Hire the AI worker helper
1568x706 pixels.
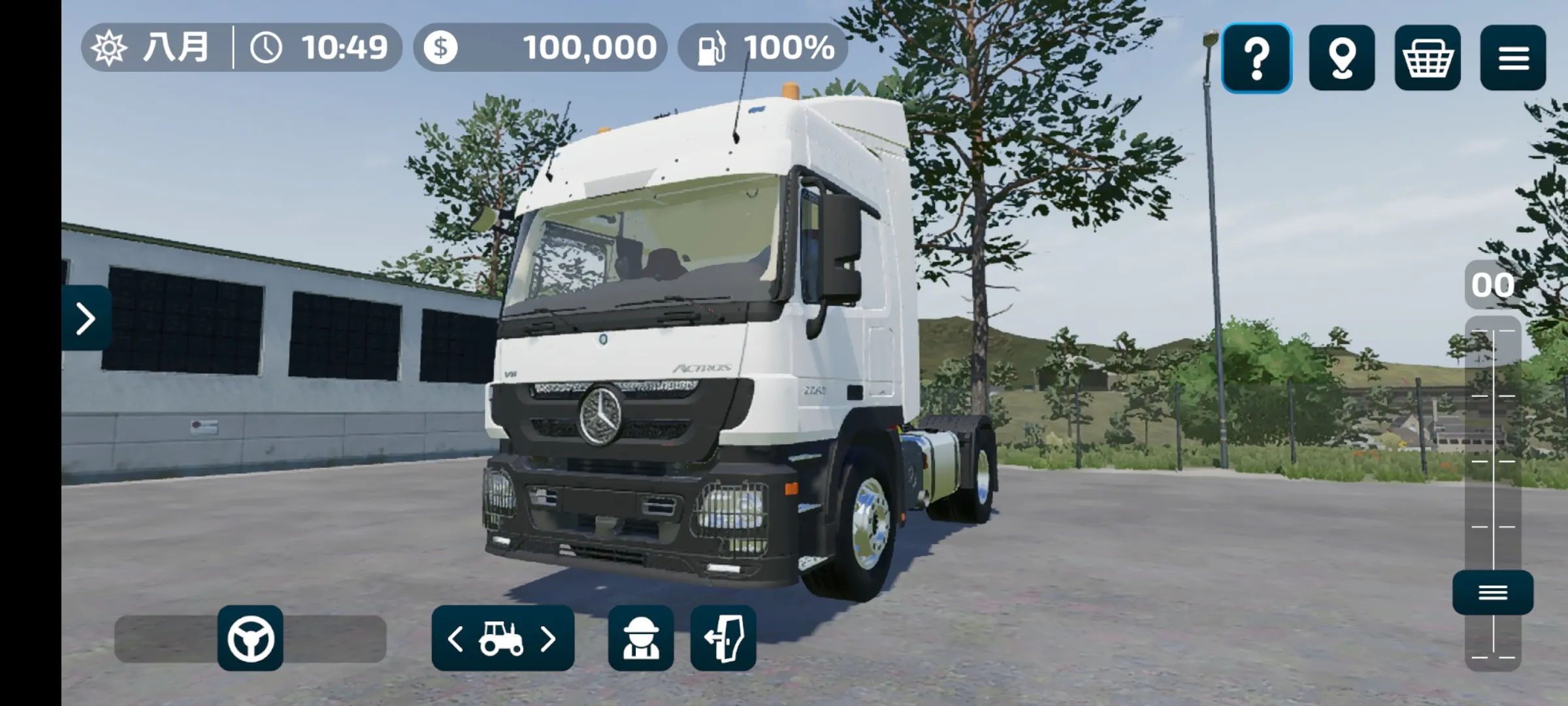click(640, 639)
